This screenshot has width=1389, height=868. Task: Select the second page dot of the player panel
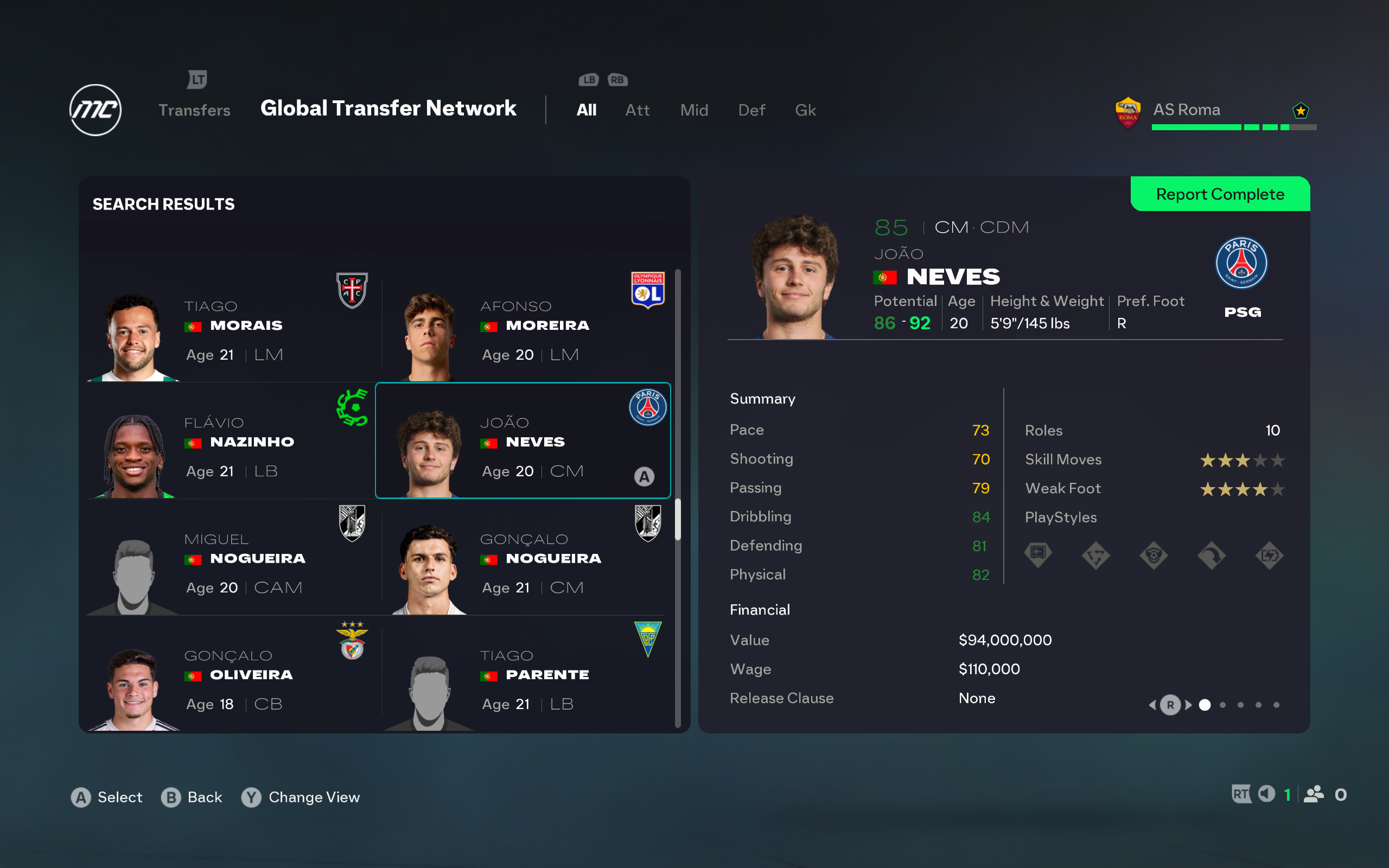1223,705
